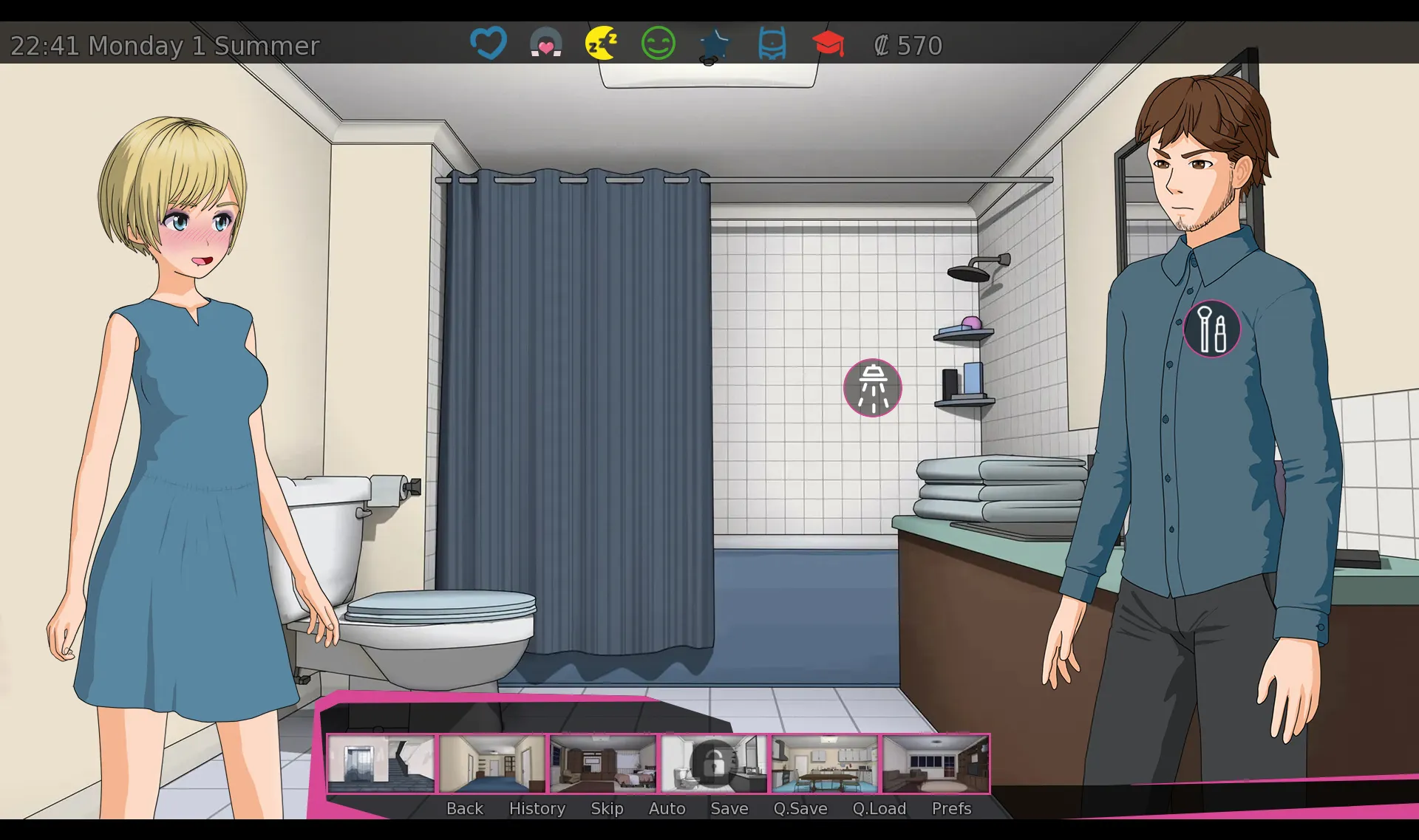The width and height of the screenshot is (1419, 840).
Task: Click the red graduation cap icon
Action: [828, 43]
